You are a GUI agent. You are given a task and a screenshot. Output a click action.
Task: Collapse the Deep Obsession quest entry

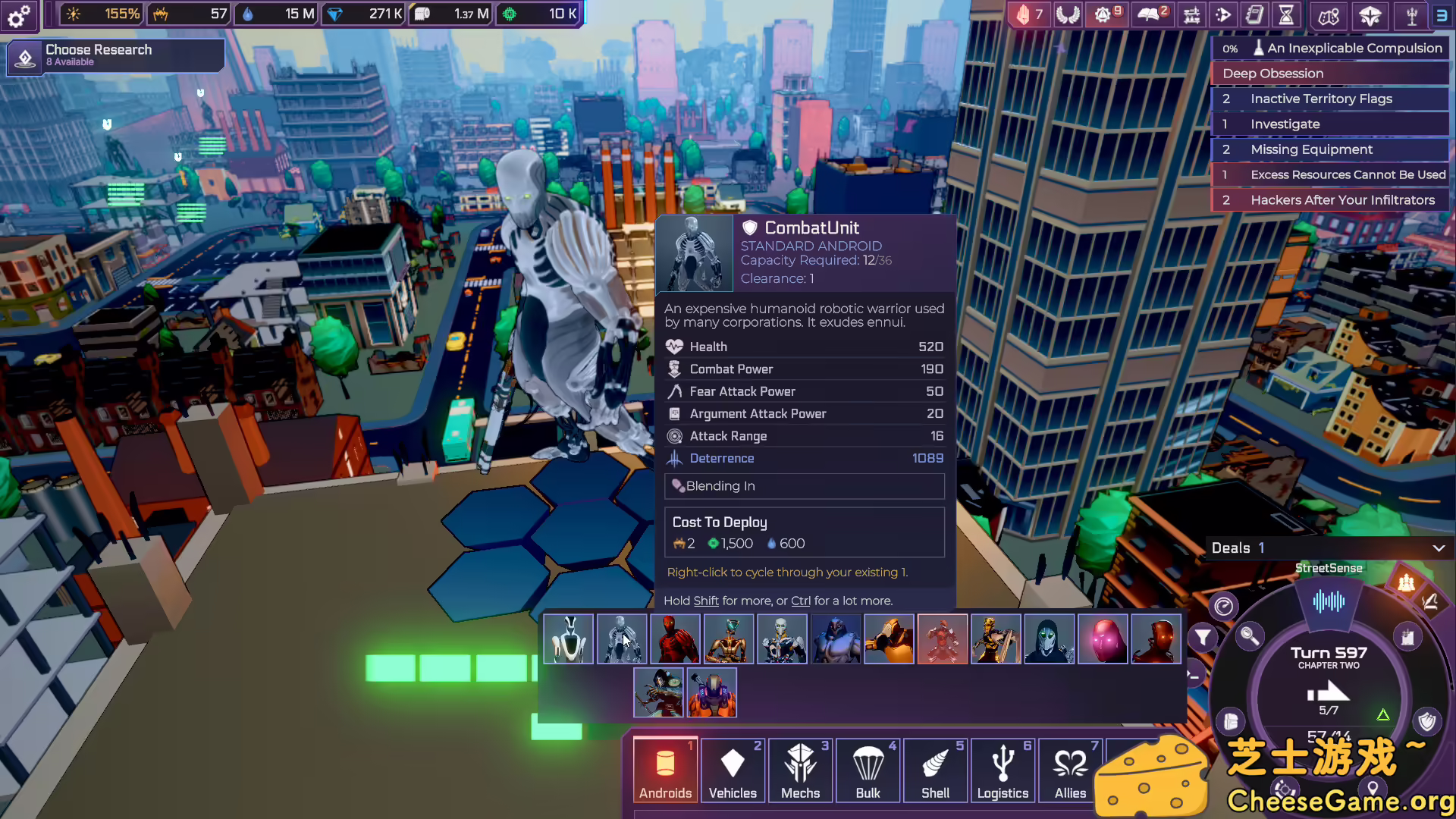tap(1272, 74)
